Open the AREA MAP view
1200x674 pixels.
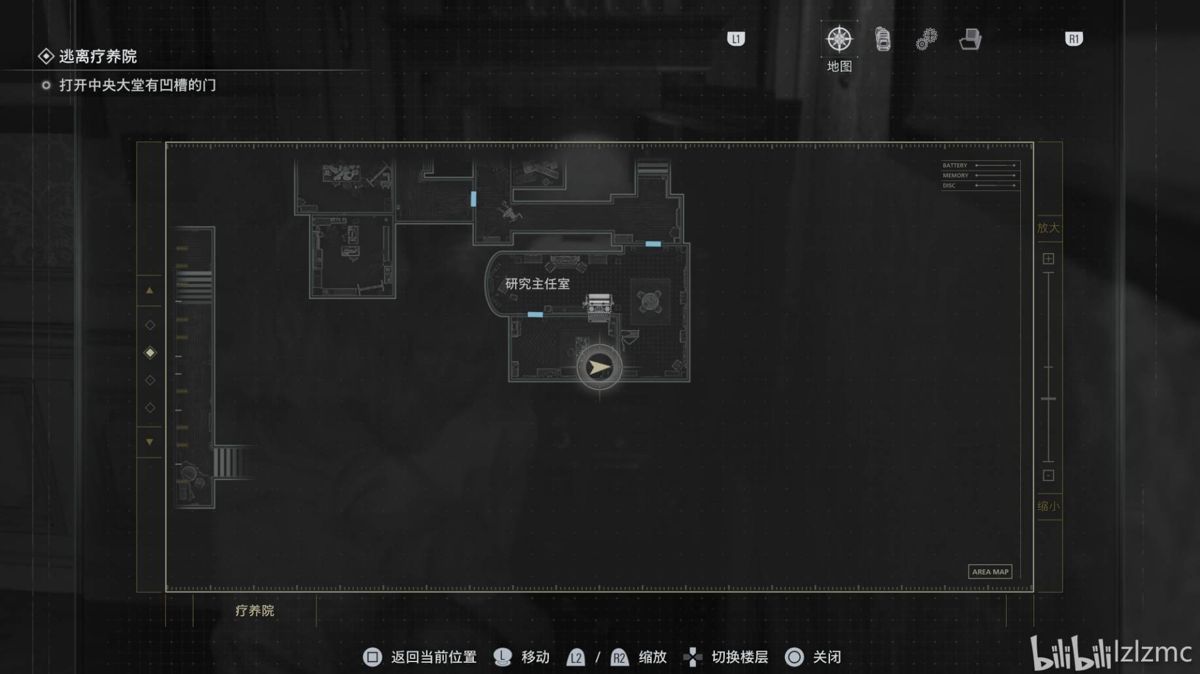point(990,572)
